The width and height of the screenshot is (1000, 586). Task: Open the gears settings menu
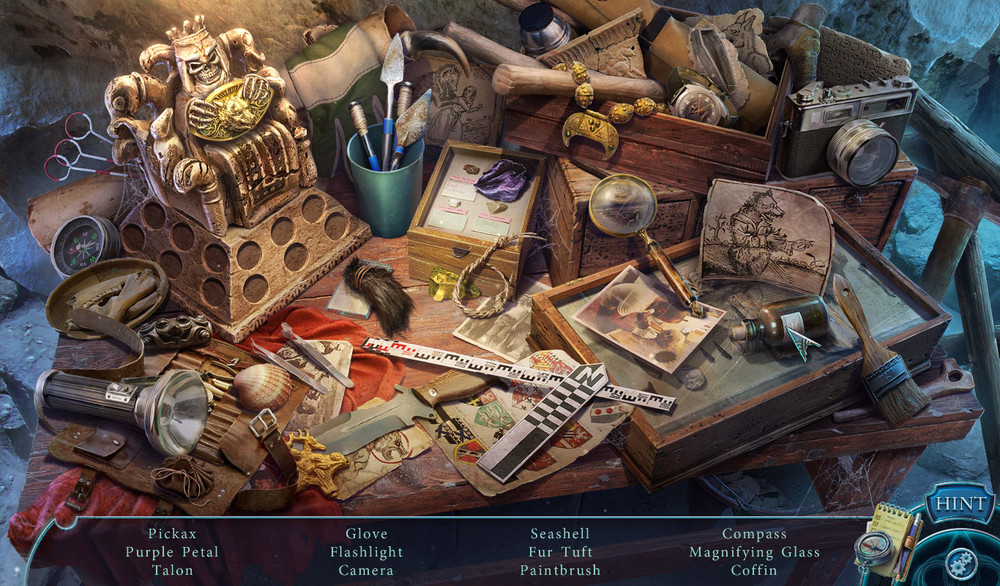(x=961, y=562)
